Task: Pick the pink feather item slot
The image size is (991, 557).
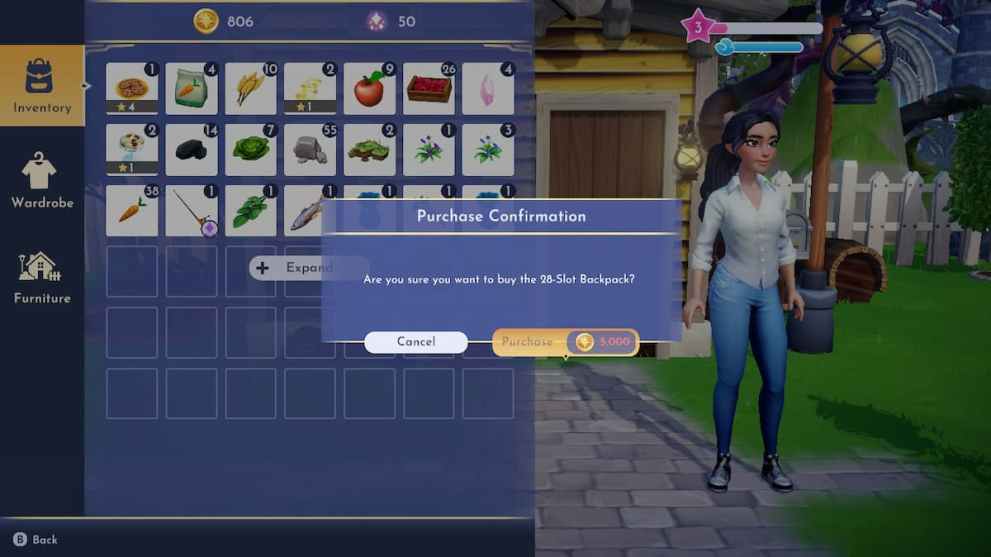Action: tap(488, 89)
